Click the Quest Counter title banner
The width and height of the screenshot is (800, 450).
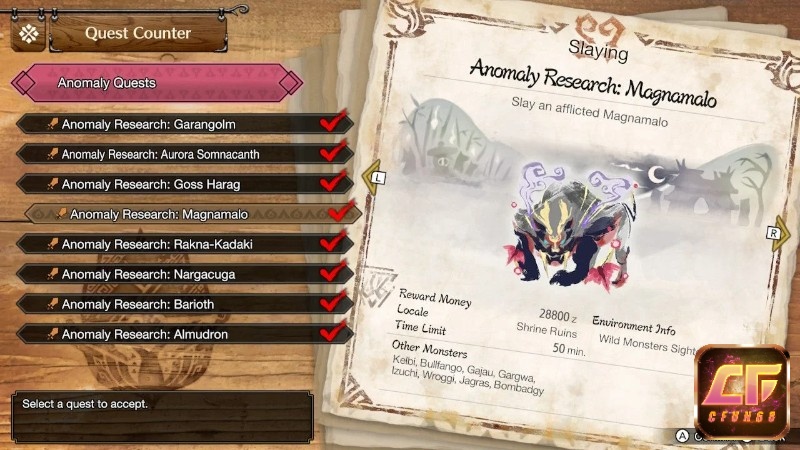pyautogui.click(x=137, y=34)
